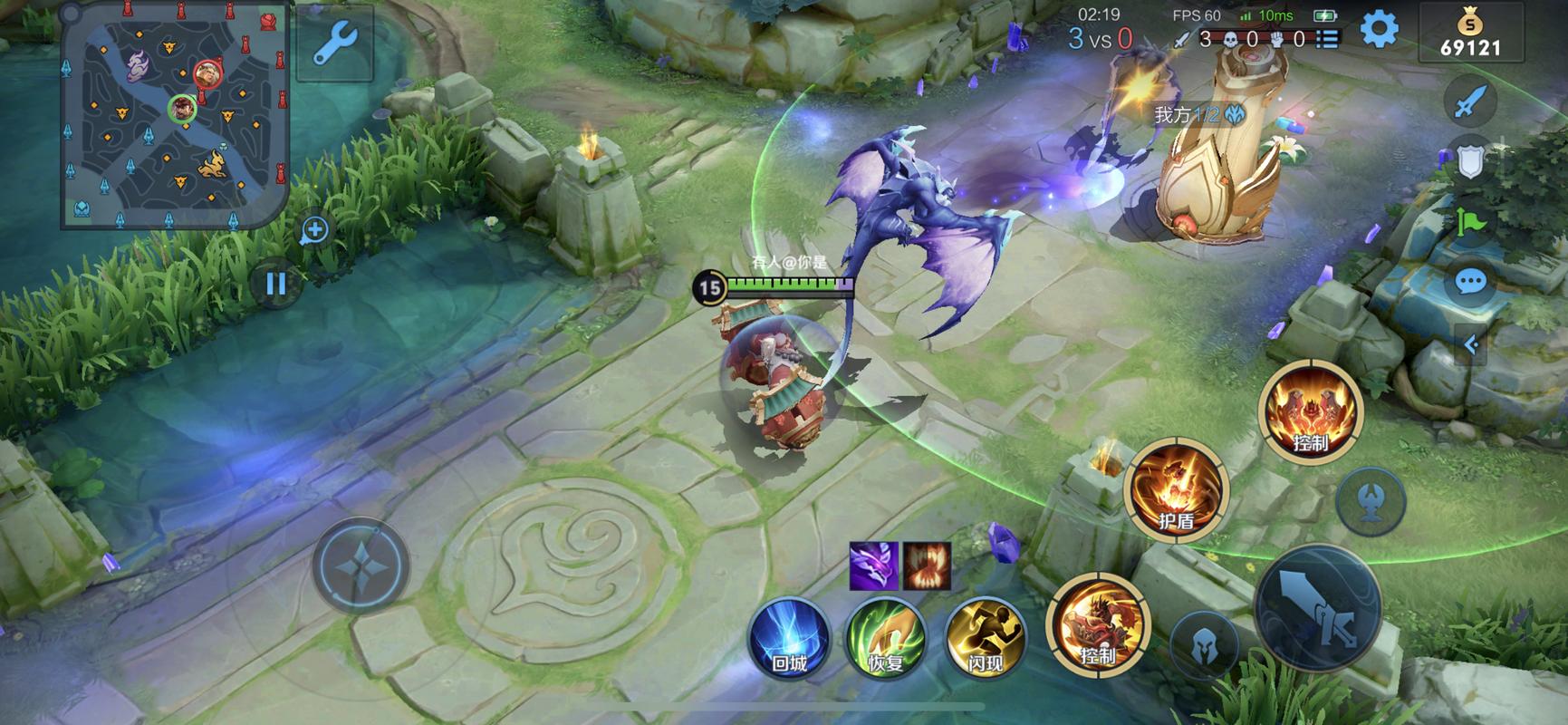Activate the 回城 recall spell
Viewport: 1568px width, 725px height.
pos(789,638)
